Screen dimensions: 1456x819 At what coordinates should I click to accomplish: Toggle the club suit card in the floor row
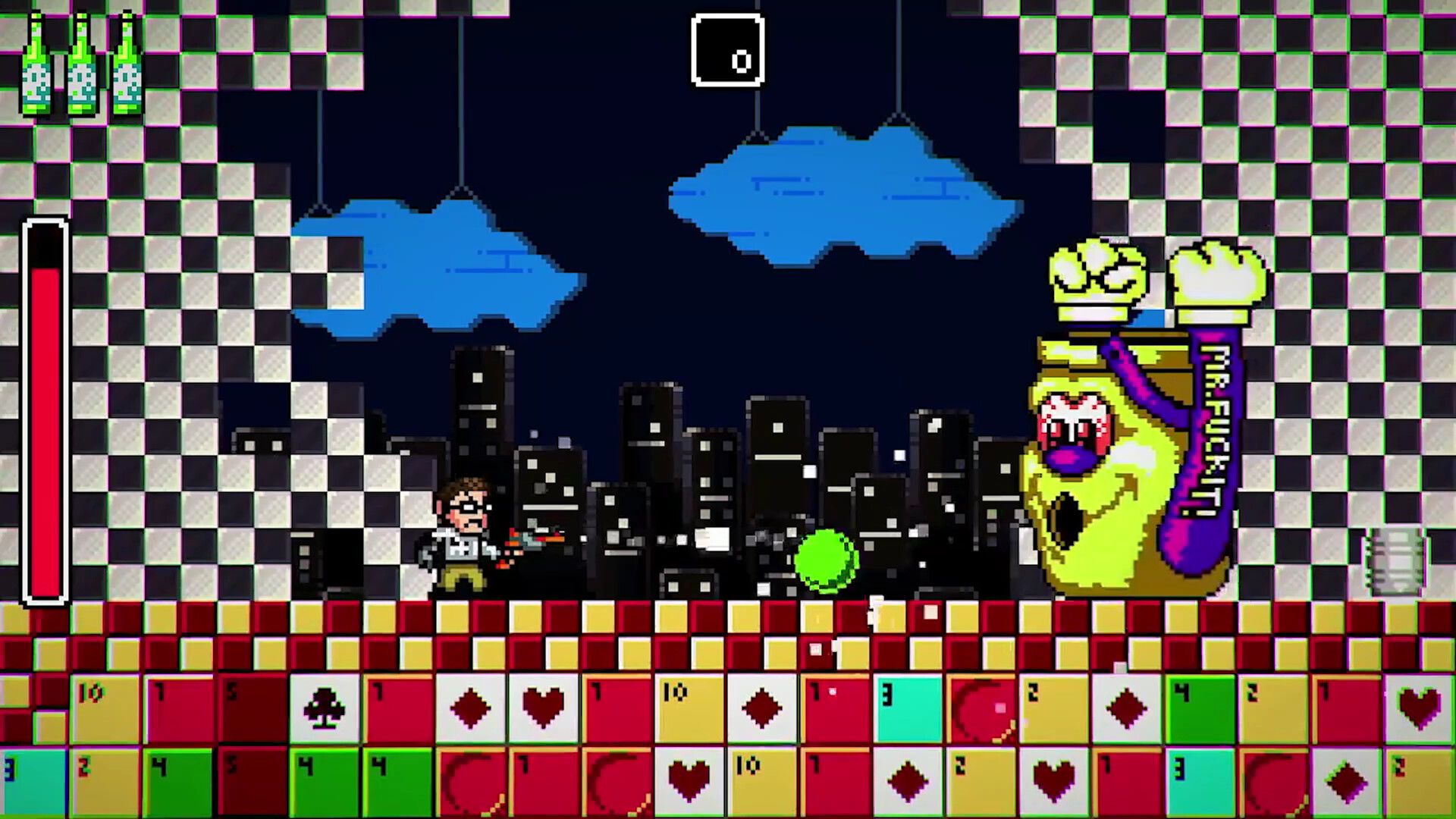coord(326,709)
